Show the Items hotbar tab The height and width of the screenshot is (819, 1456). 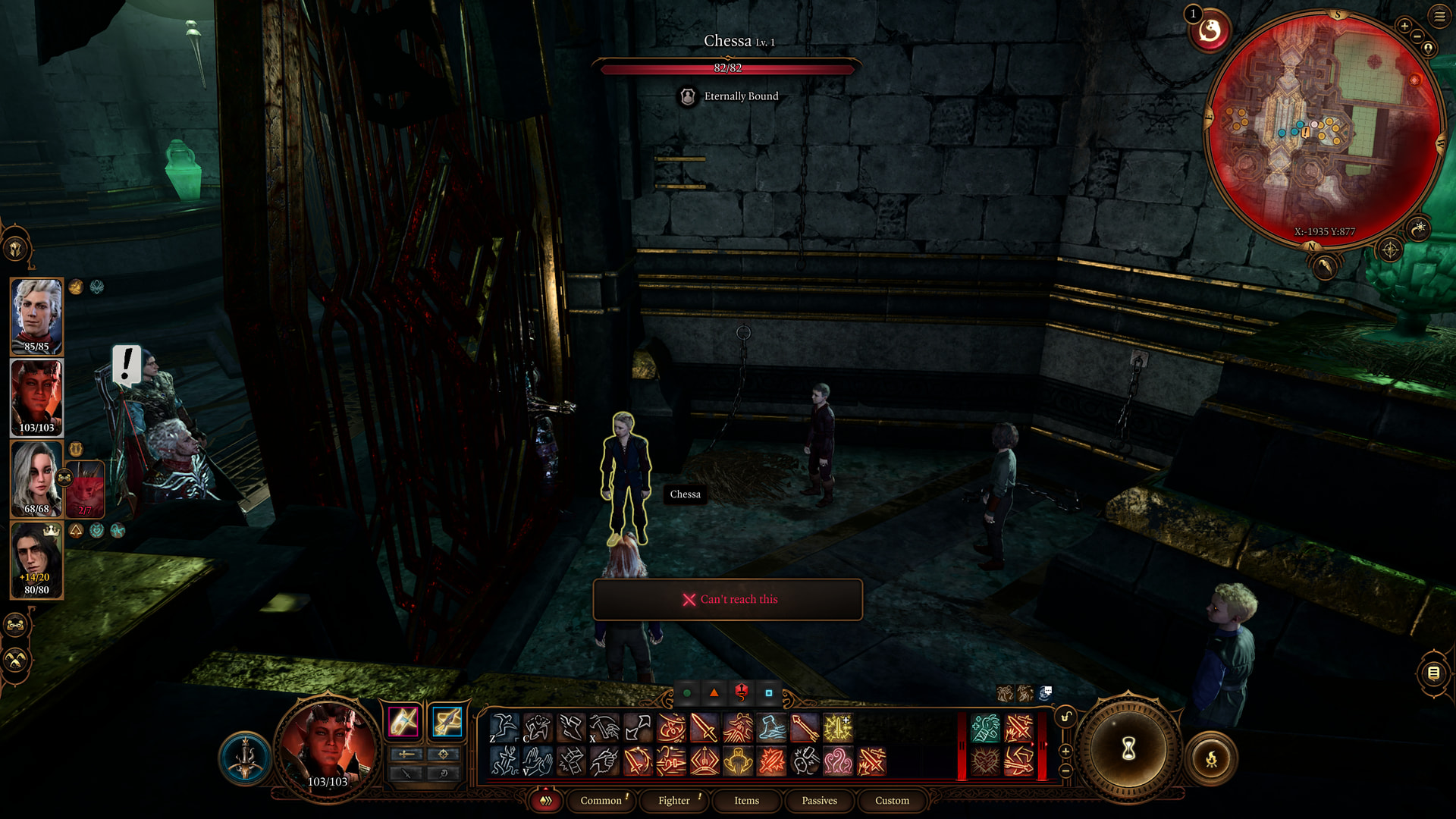coord(746,800)
